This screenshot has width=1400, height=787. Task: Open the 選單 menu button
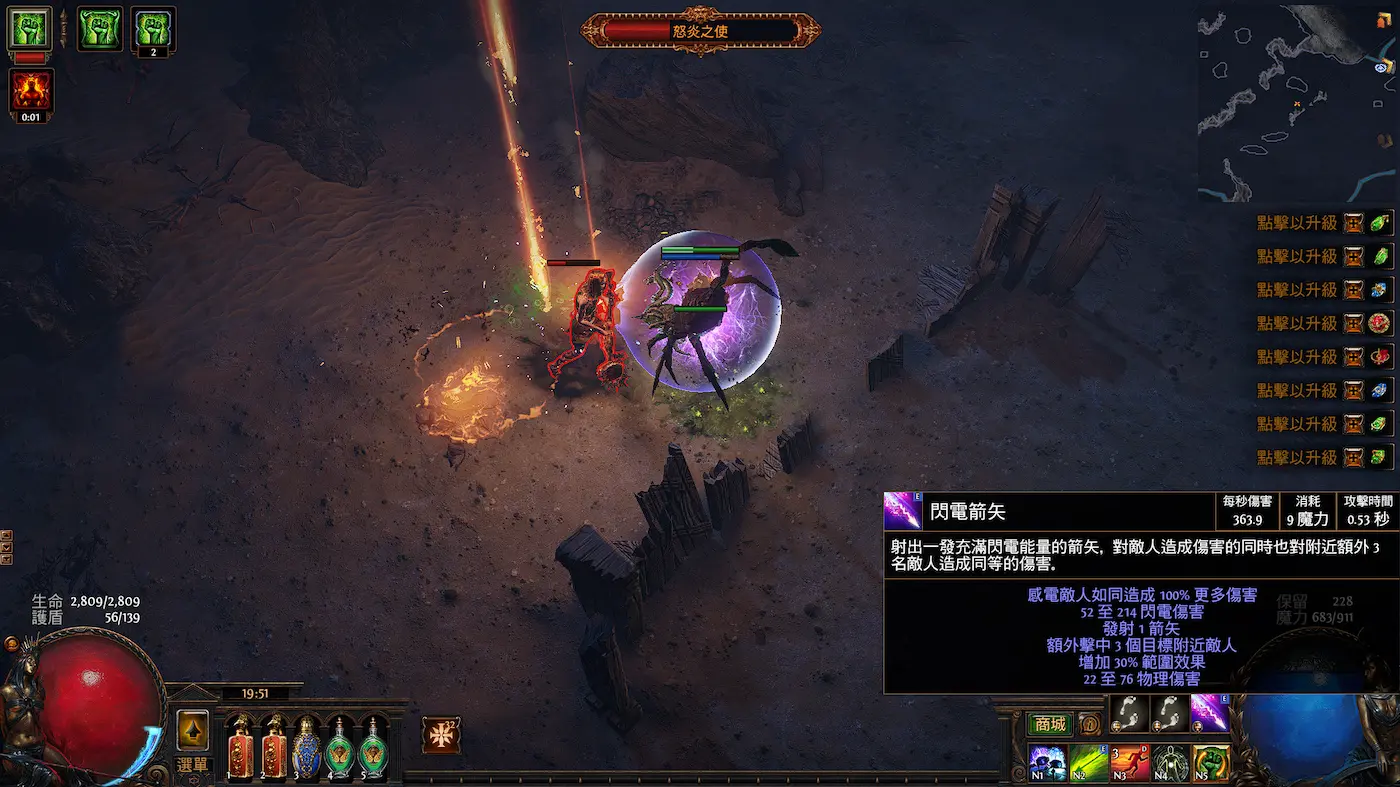point(193,765)
